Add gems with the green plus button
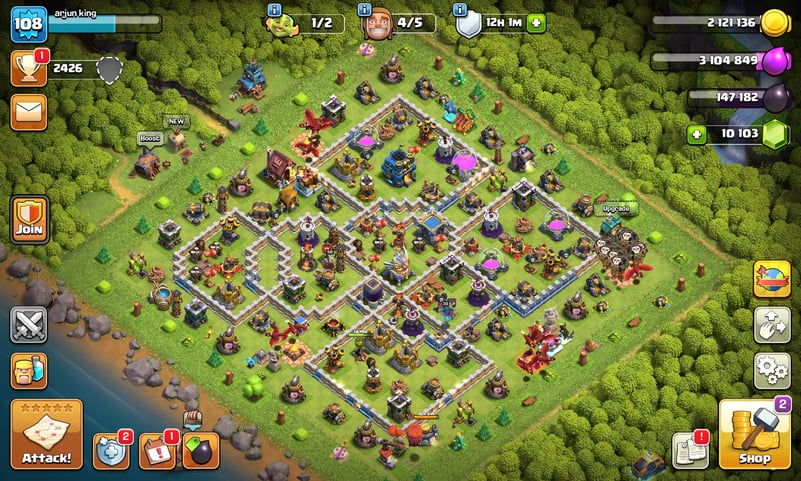801x481 pixels. pos(695,133)
